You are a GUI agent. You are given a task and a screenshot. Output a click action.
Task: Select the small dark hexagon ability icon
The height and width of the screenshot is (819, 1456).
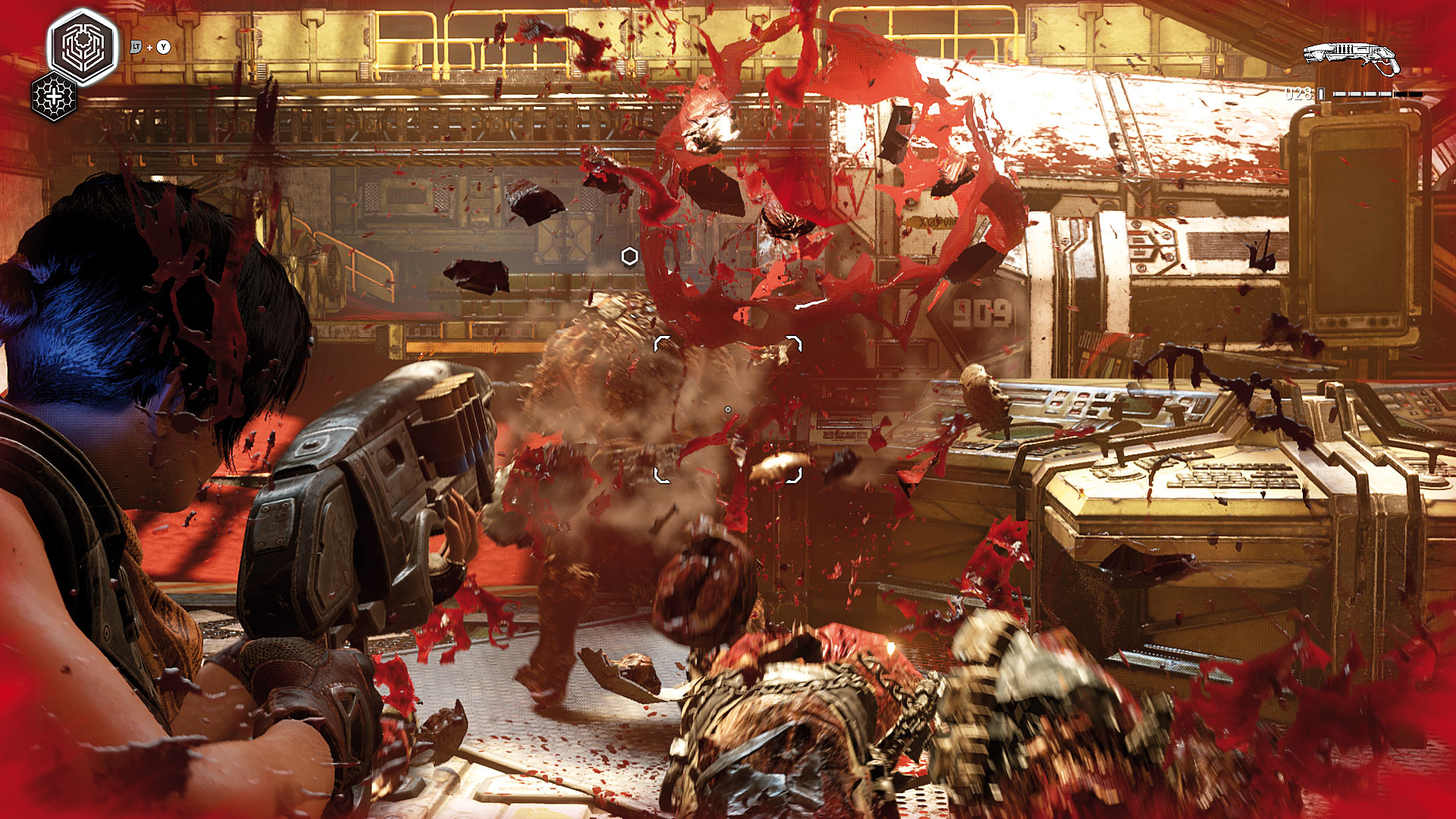(54, 97)
